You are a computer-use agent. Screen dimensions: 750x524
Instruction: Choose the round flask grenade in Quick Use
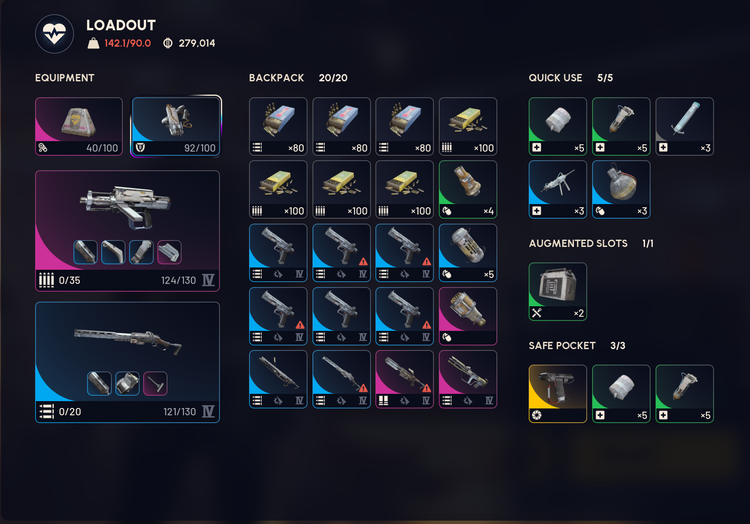click(x=620, y=190)
